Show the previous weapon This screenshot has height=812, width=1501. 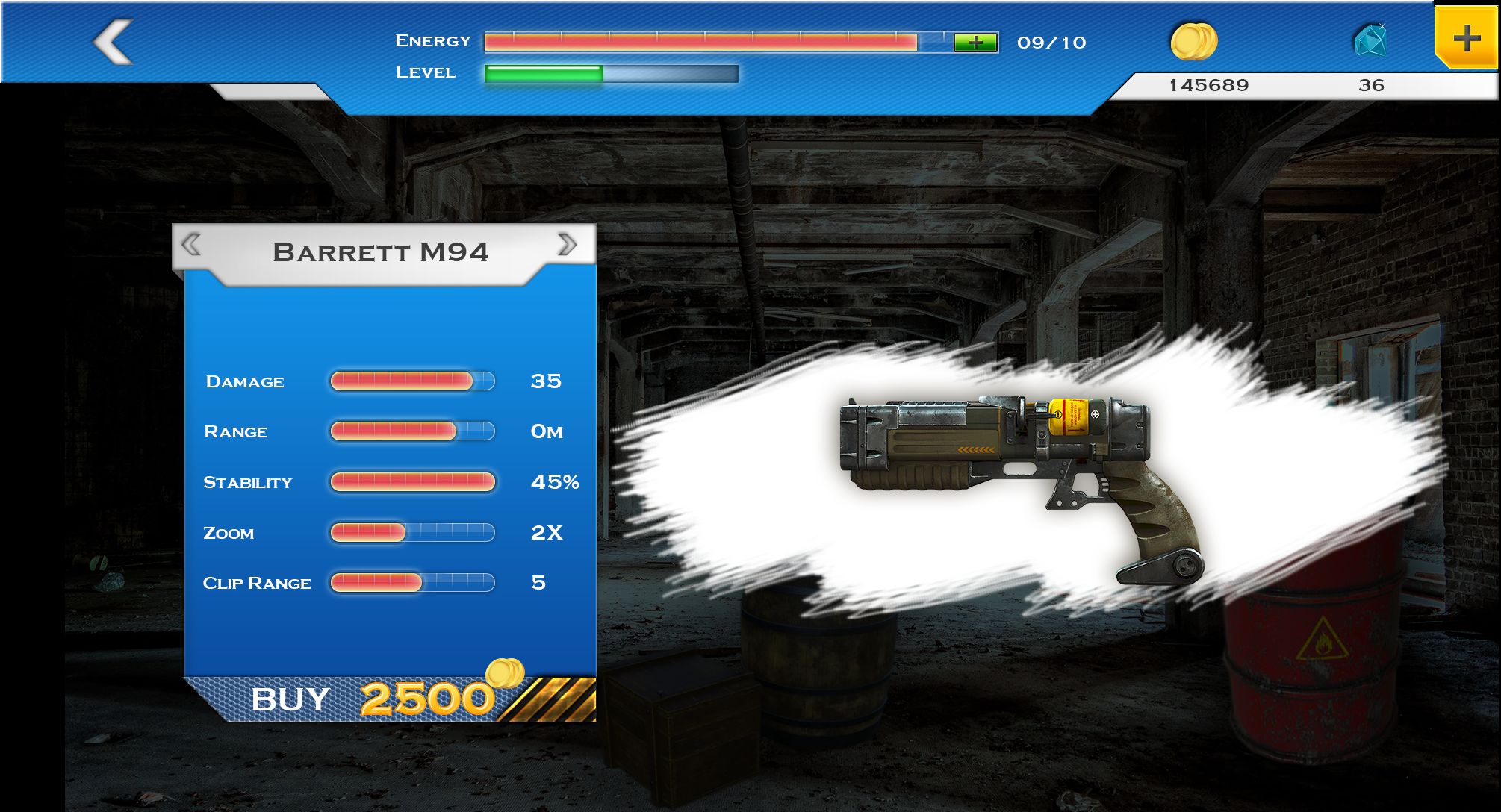click(x=191, y=245)
